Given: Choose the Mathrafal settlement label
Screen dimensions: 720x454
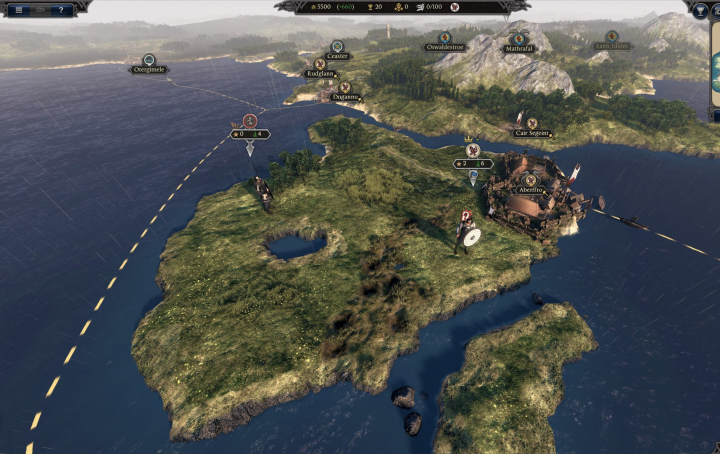Looking at the screenshot, I should click(519, 47).
